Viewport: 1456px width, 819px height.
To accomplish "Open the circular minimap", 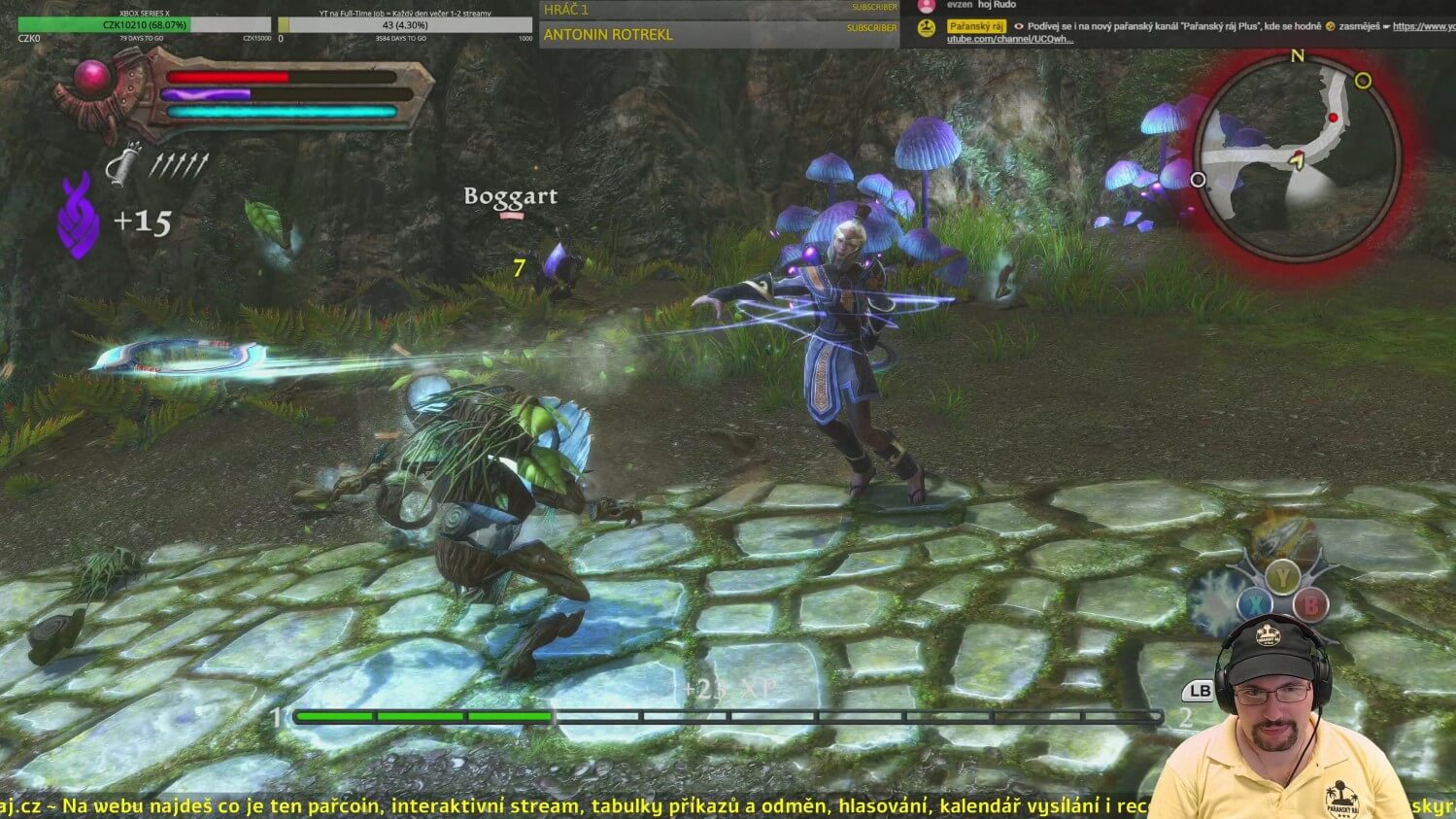I will [1297, 157].
